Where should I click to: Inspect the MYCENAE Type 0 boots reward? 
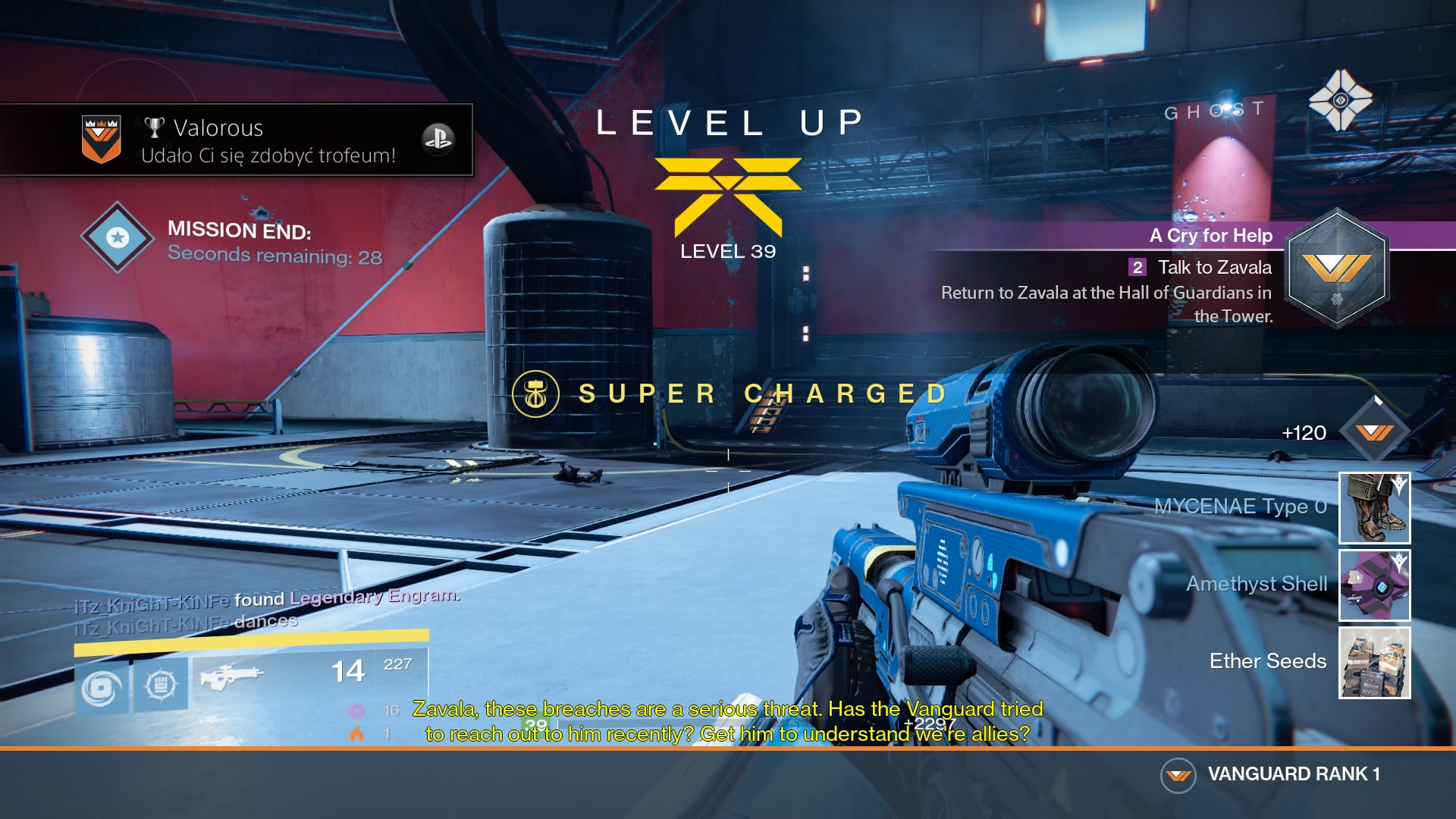coord(1374,507)
